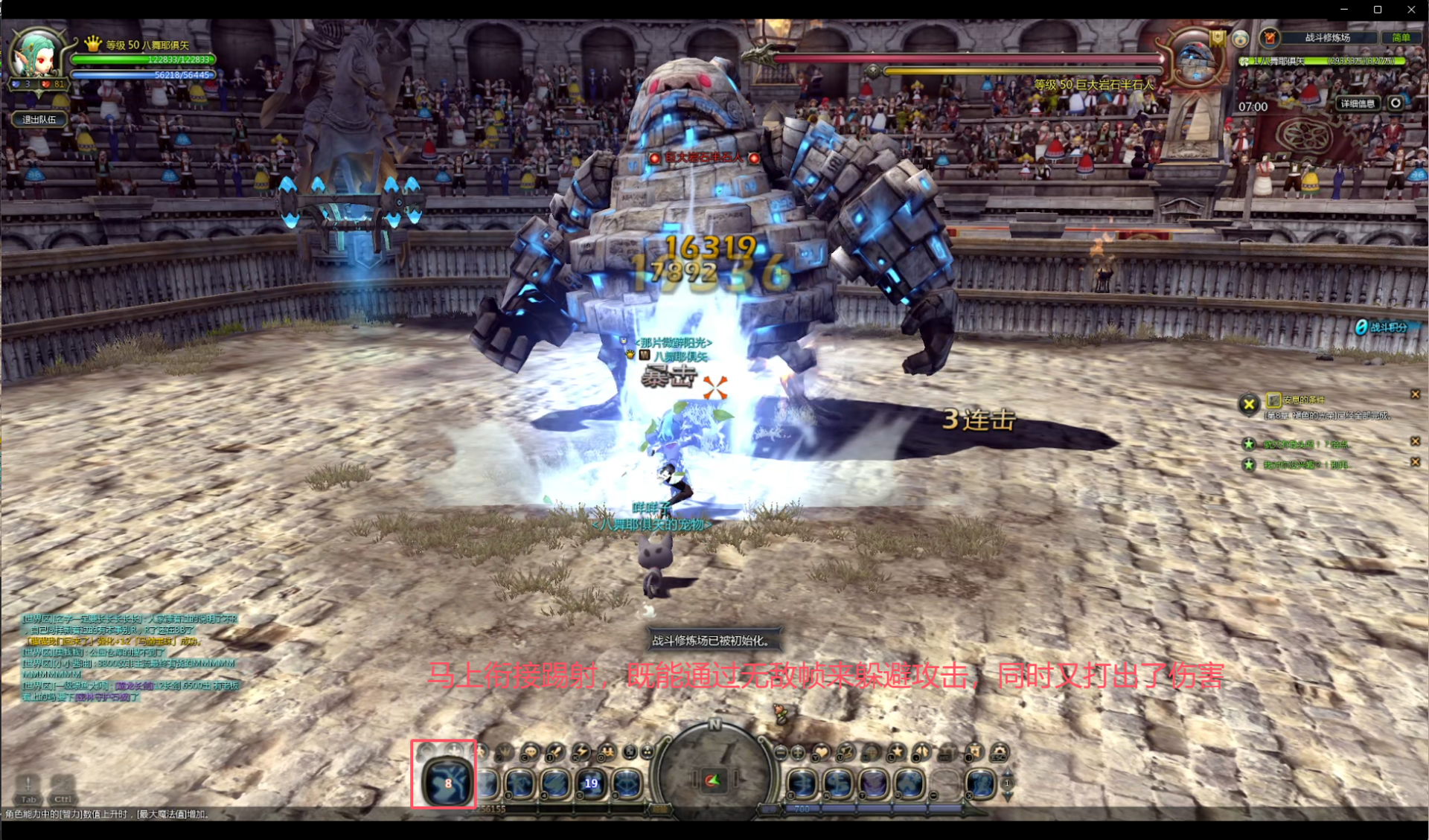Select the 安息的条件 quest tracker entry
Viewport: 1429px width, 840px height.
1304,400
